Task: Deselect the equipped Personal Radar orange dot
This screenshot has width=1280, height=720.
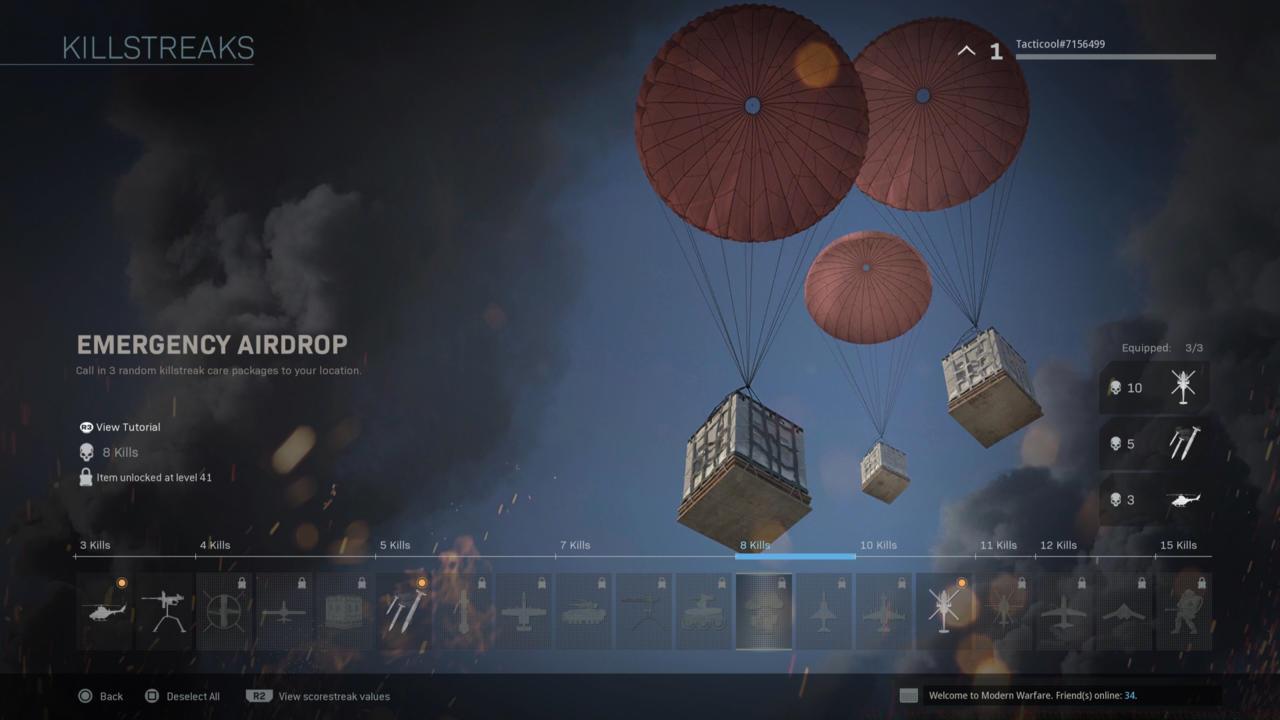Action: pos(122,581)
